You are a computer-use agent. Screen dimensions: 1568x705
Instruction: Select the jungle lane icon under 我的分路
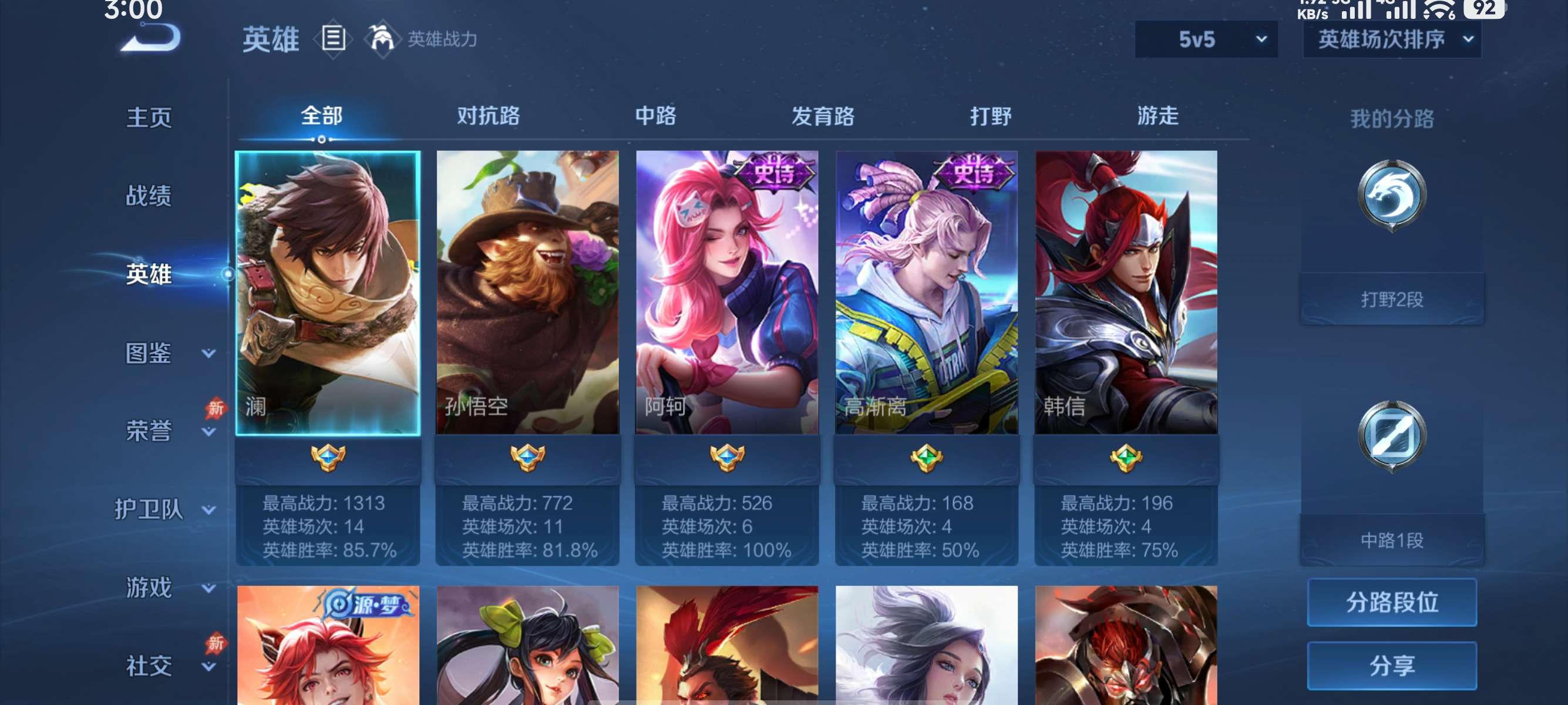click(x=1392, y=194)
